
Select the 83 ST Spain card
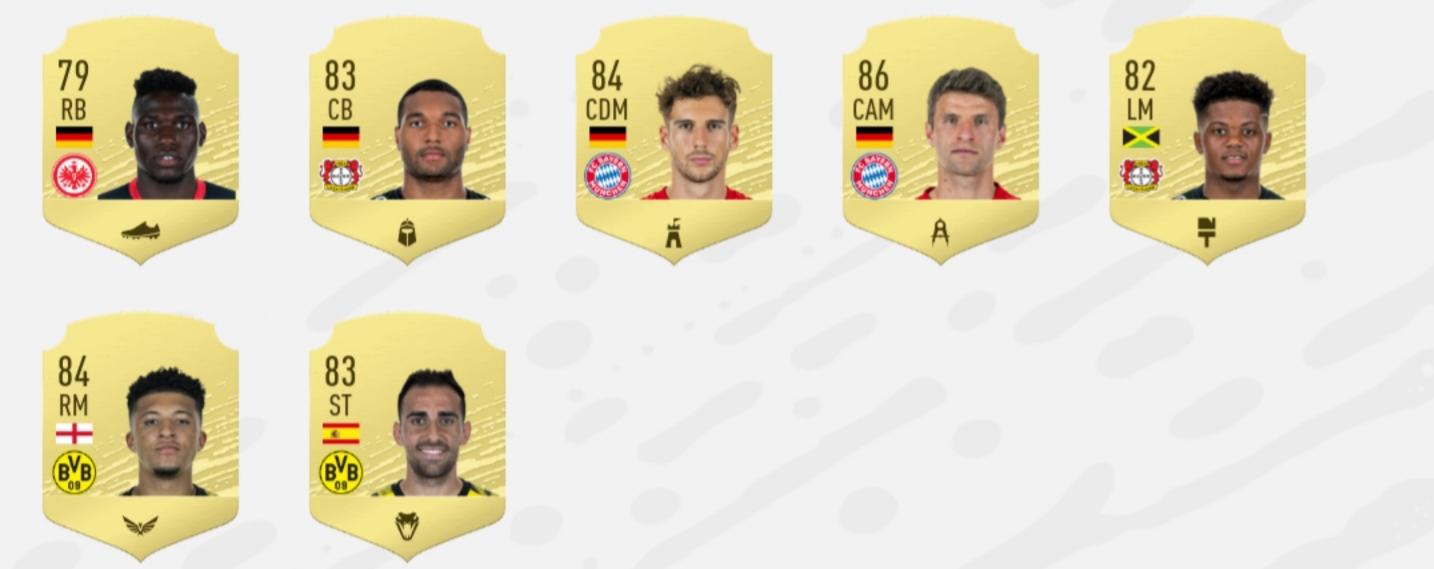point(407,436)
